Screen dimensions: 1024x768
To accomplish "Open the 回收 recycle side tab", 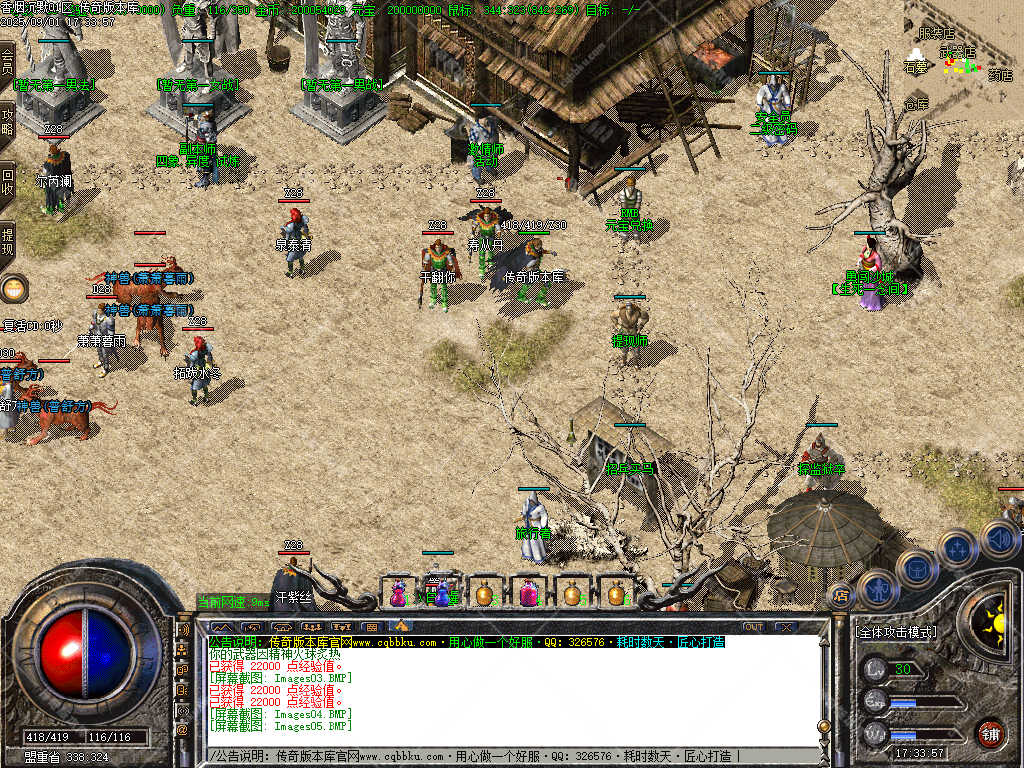I will tap(7, 182).
